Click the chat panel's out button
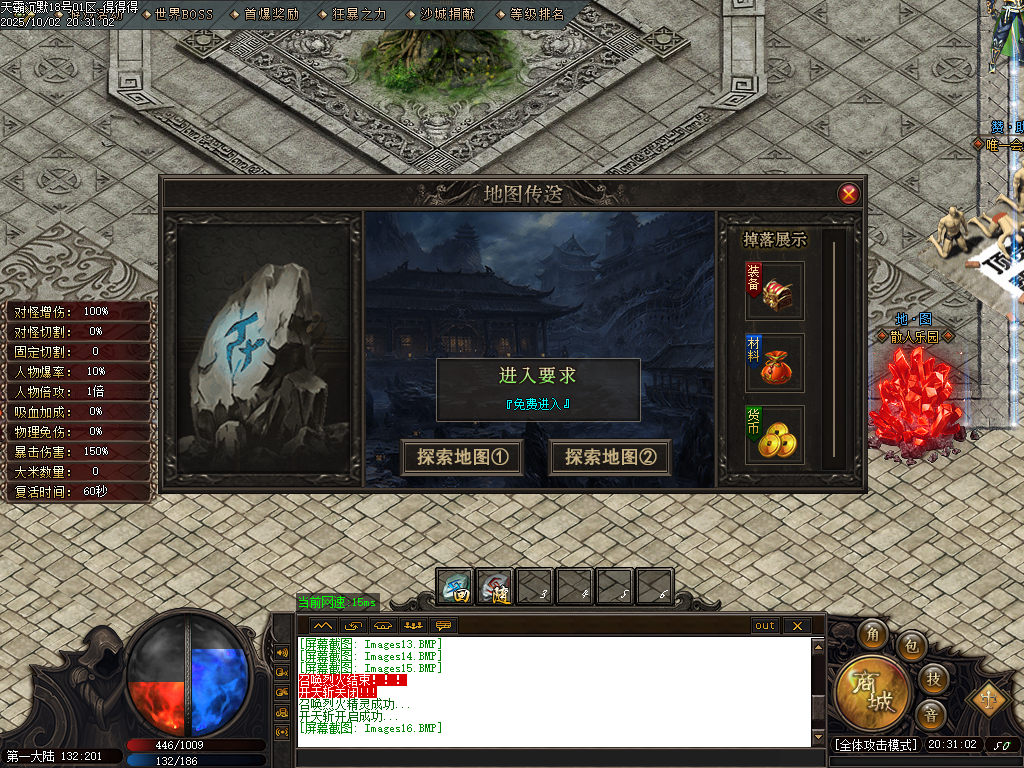This screenshot has height=768, width=1024. pyautogui.click(x=765, y=626)
